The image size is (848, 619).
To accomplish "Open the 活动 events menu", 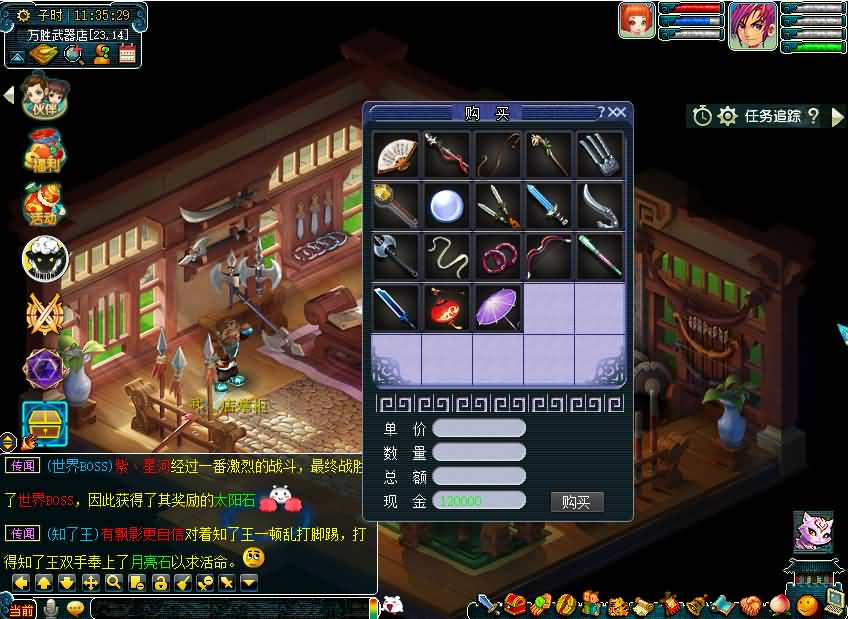I will click(x=44, y=204).
